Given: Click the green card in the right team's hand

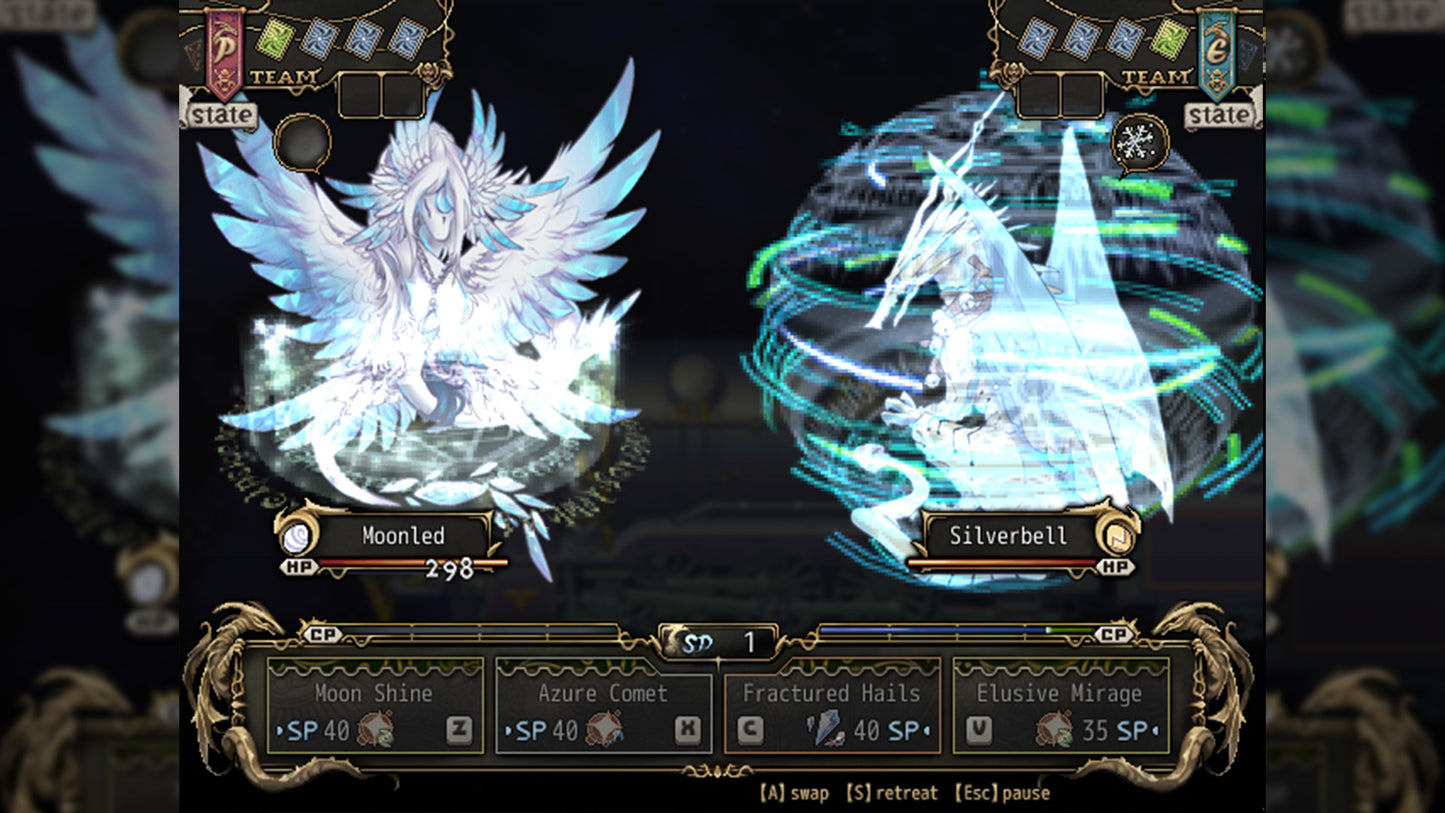Looking at the screenshot, I should tap(1168, 39).
